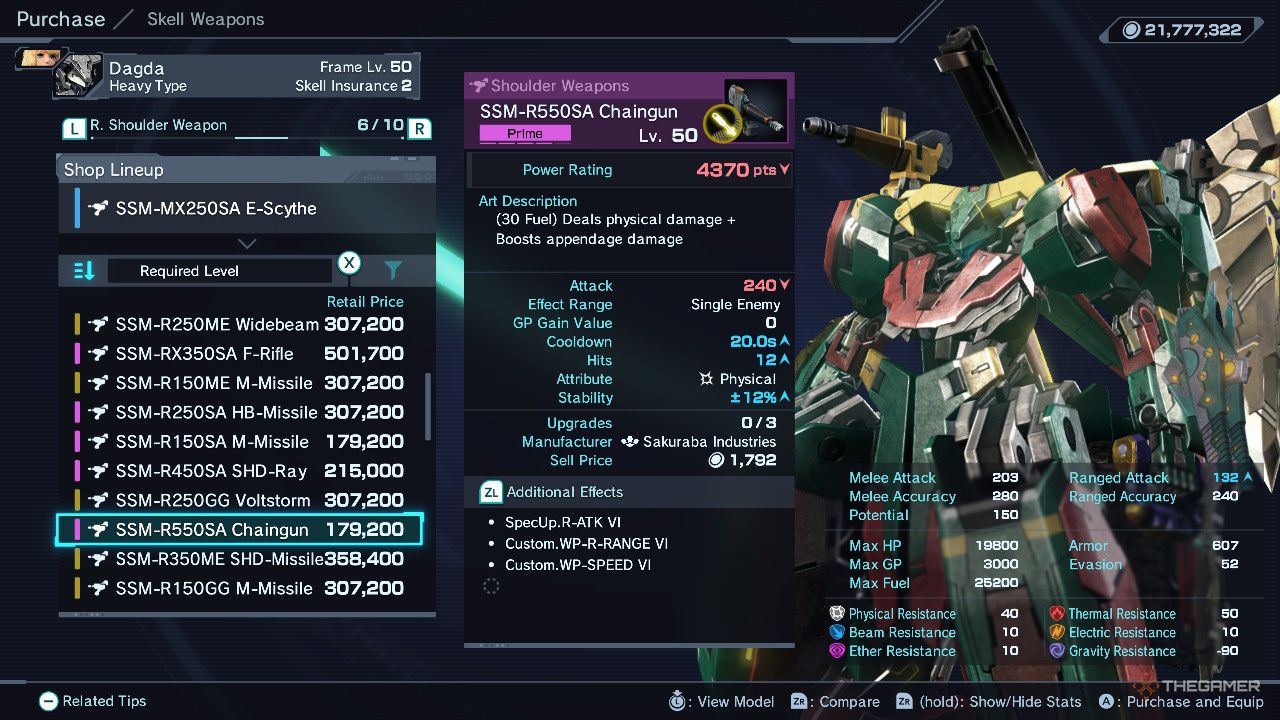Open the shop lineup filter funnel

pyautogui.click(x=393, y=270)
